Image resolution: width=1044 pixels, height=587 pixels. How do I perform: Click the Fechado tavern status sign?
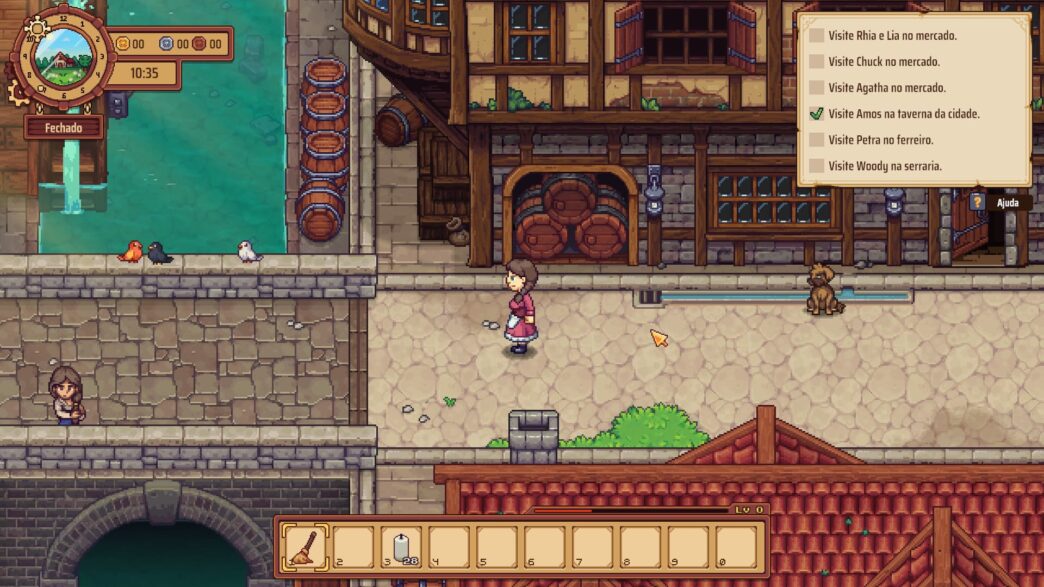pyautogui.click(x=64, y=128)
